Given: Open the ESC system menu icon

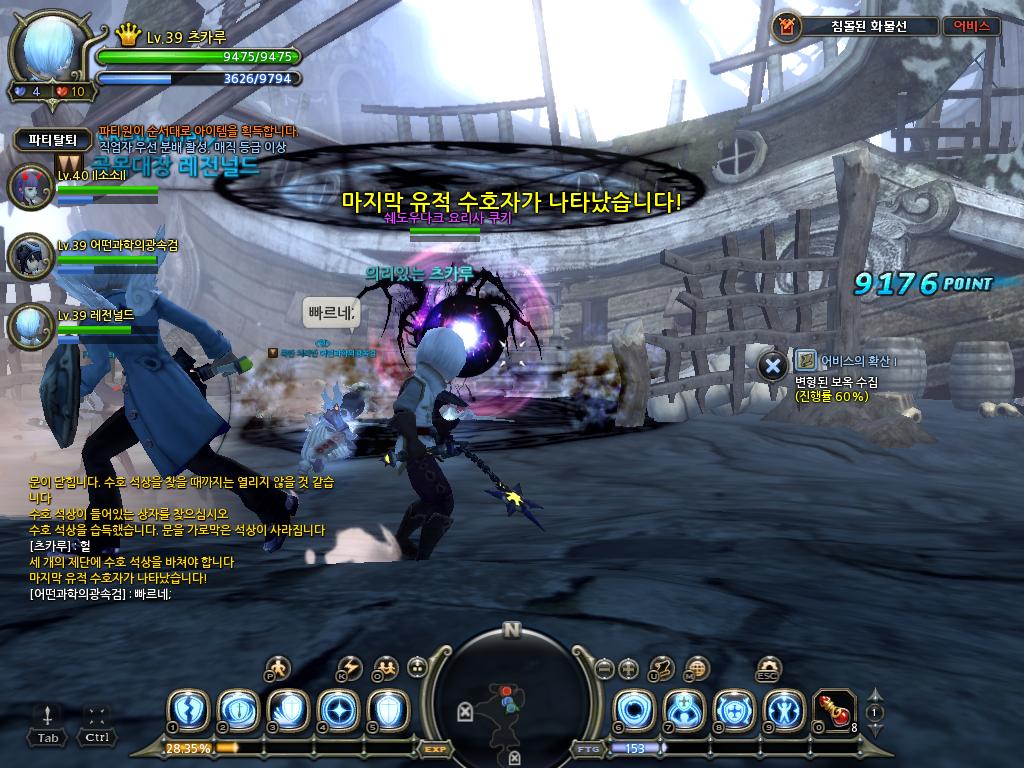Looking at the screenshot, I should click(x=769, y=668).
